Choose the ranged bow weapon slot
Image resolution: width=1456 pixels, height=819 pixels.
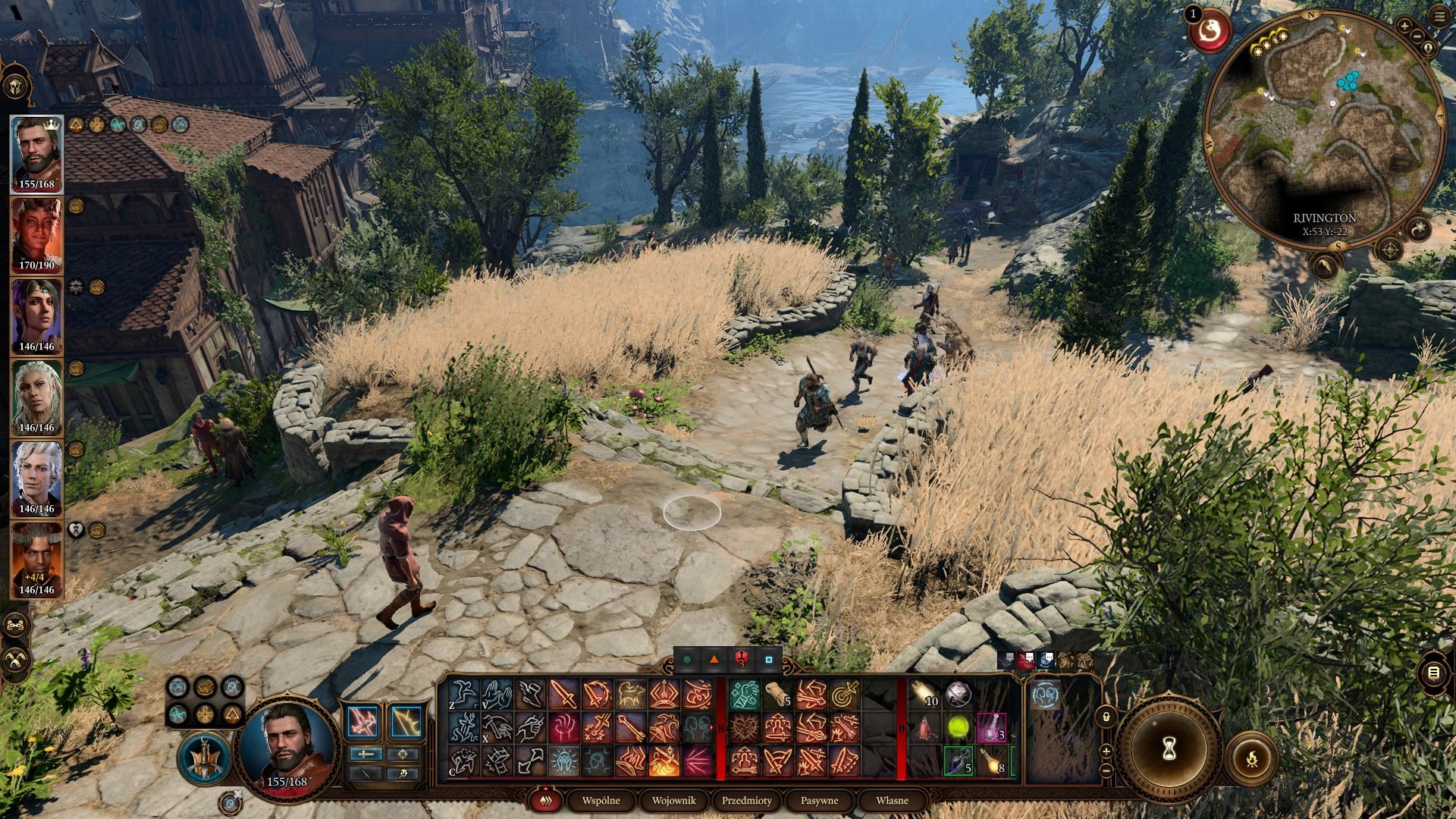point(406,721)
